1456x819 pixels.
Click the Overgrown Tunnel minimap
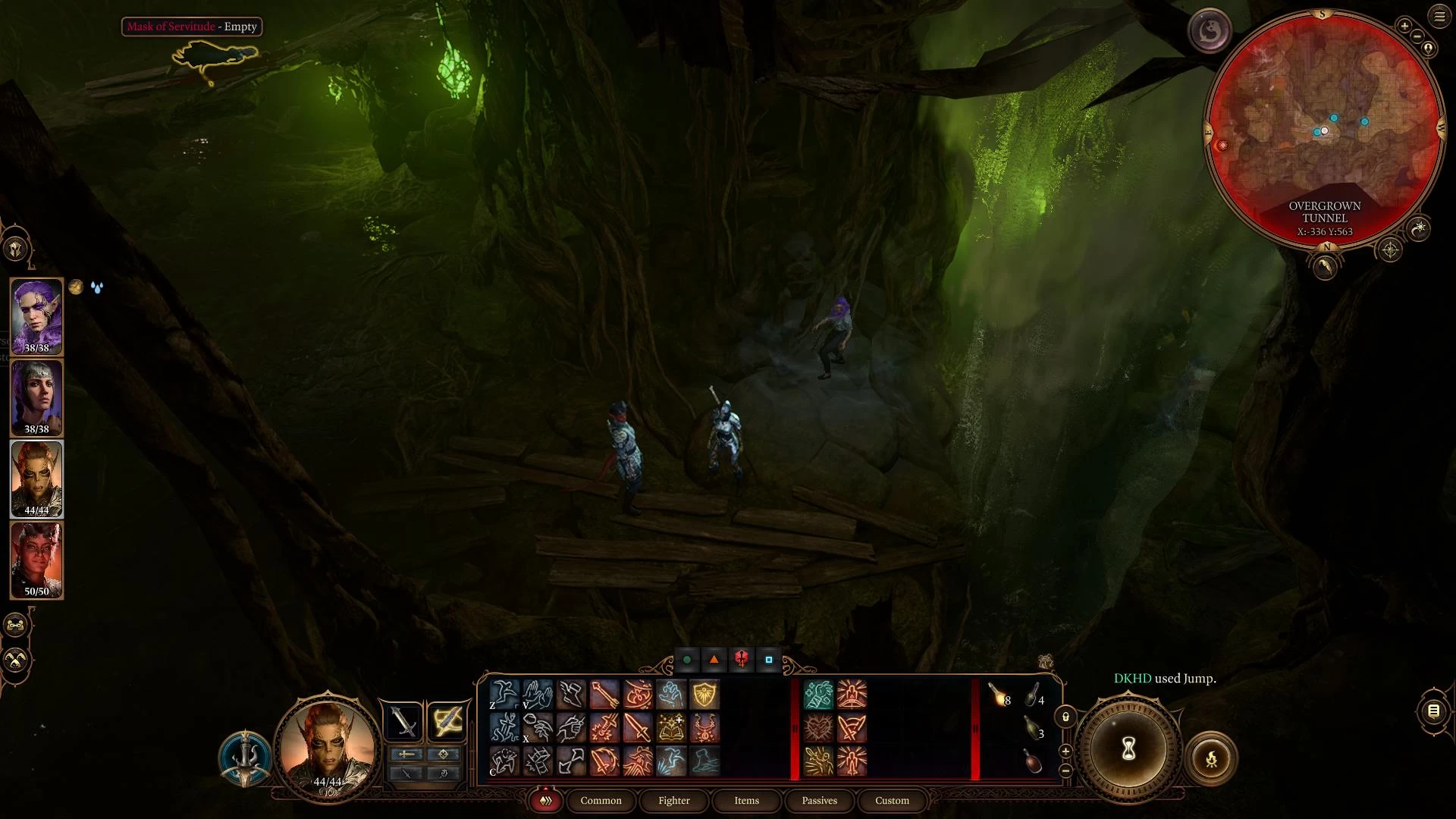pyautogui.click(x=1324, y=129)
